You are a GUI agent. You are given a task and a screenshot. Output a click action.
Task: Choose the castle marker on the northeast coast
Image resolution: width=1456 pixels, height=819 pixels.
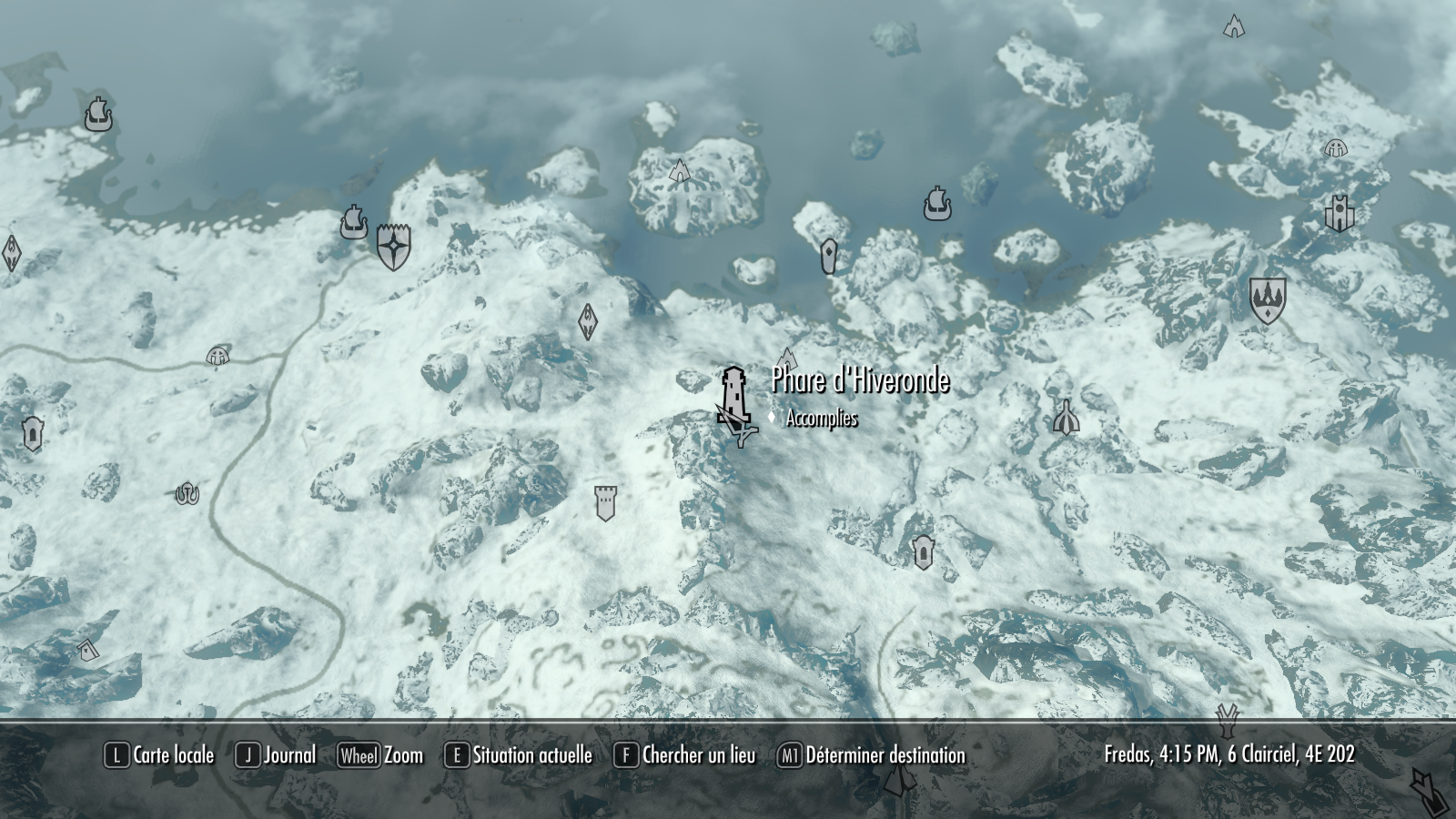(1340, 214)
